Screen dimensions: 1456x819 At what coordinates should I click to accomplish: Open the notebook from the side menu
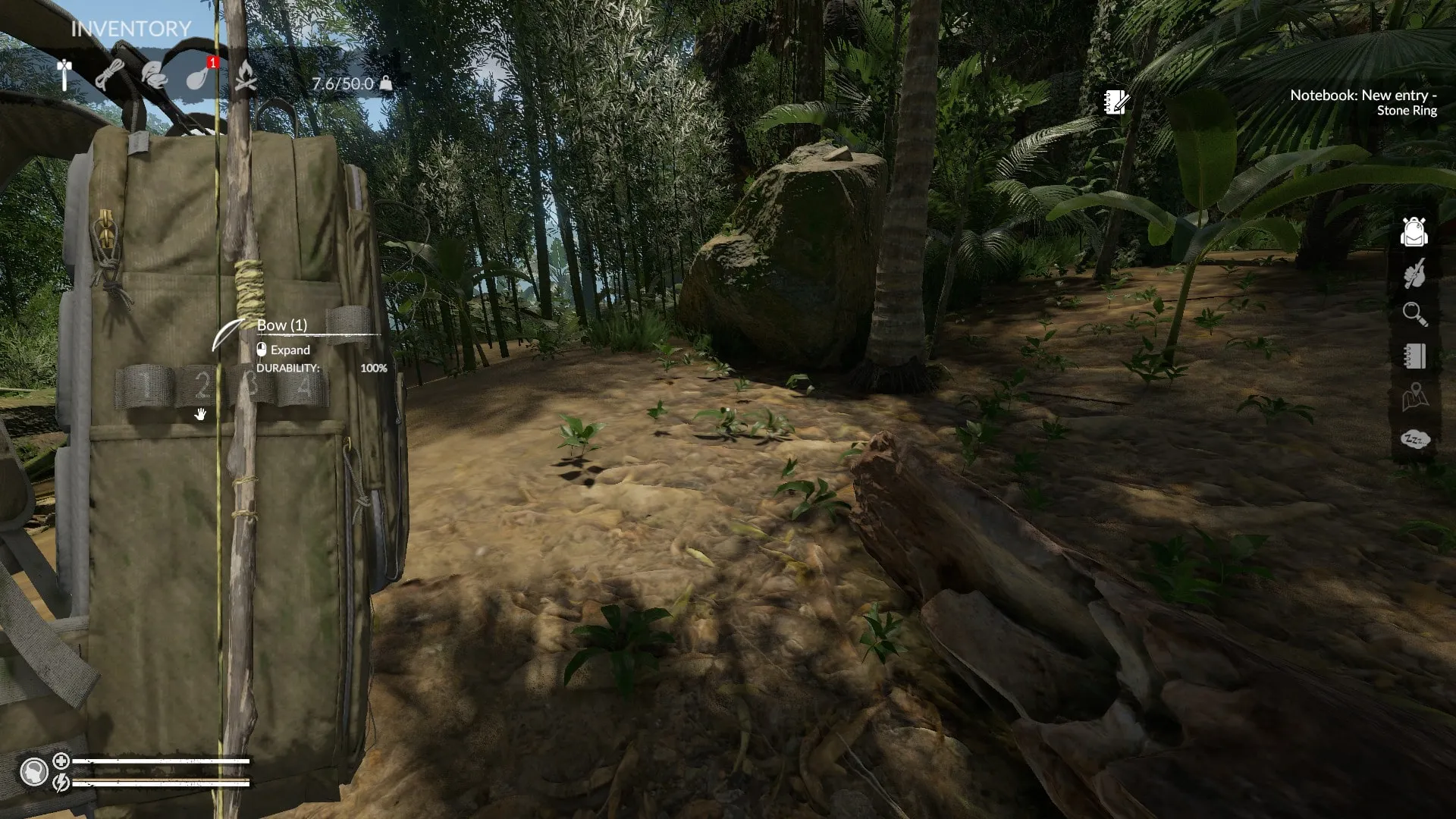tap(1414, 356)
